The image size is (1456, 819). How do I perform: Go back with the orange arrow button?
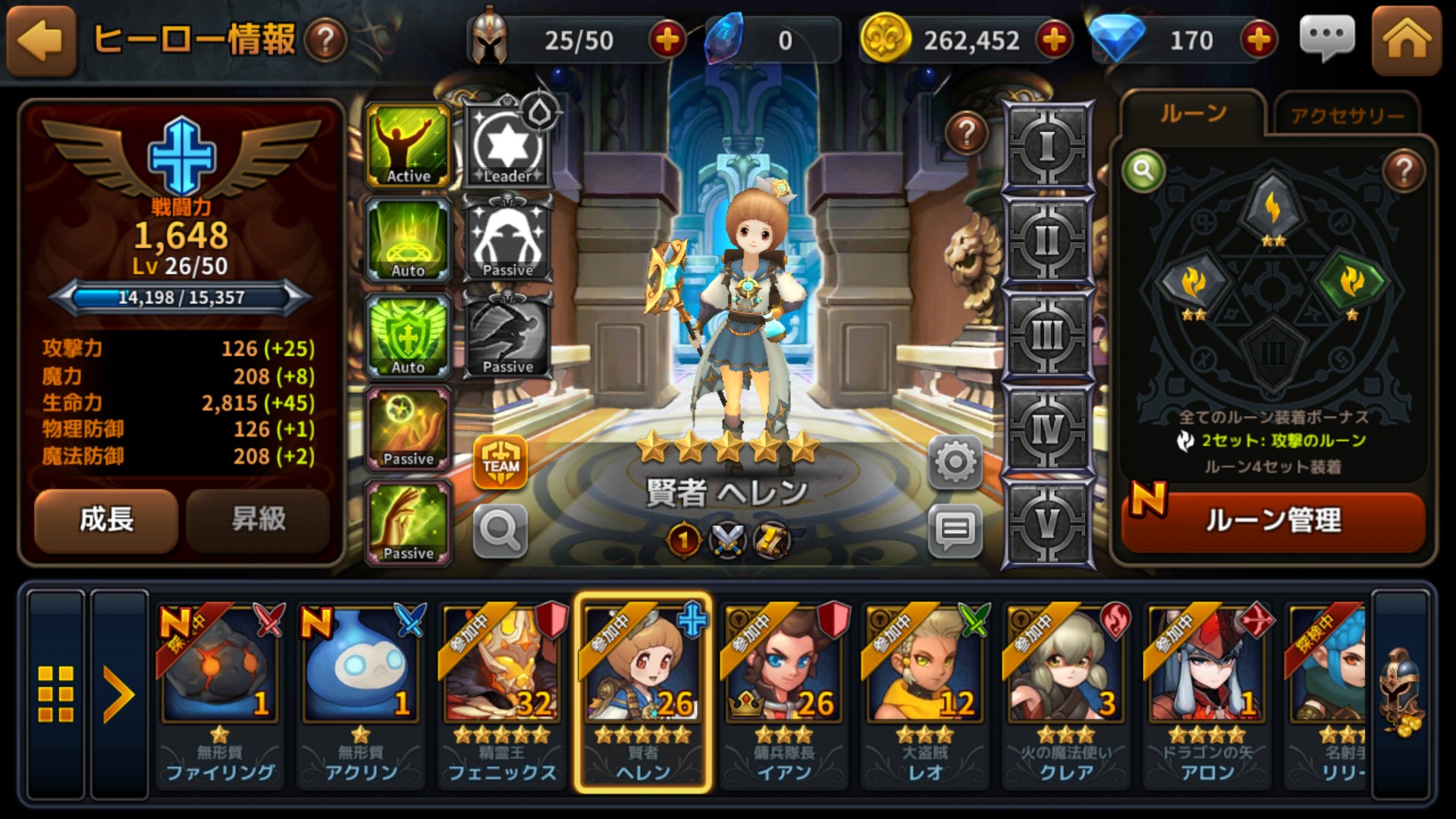42,41
